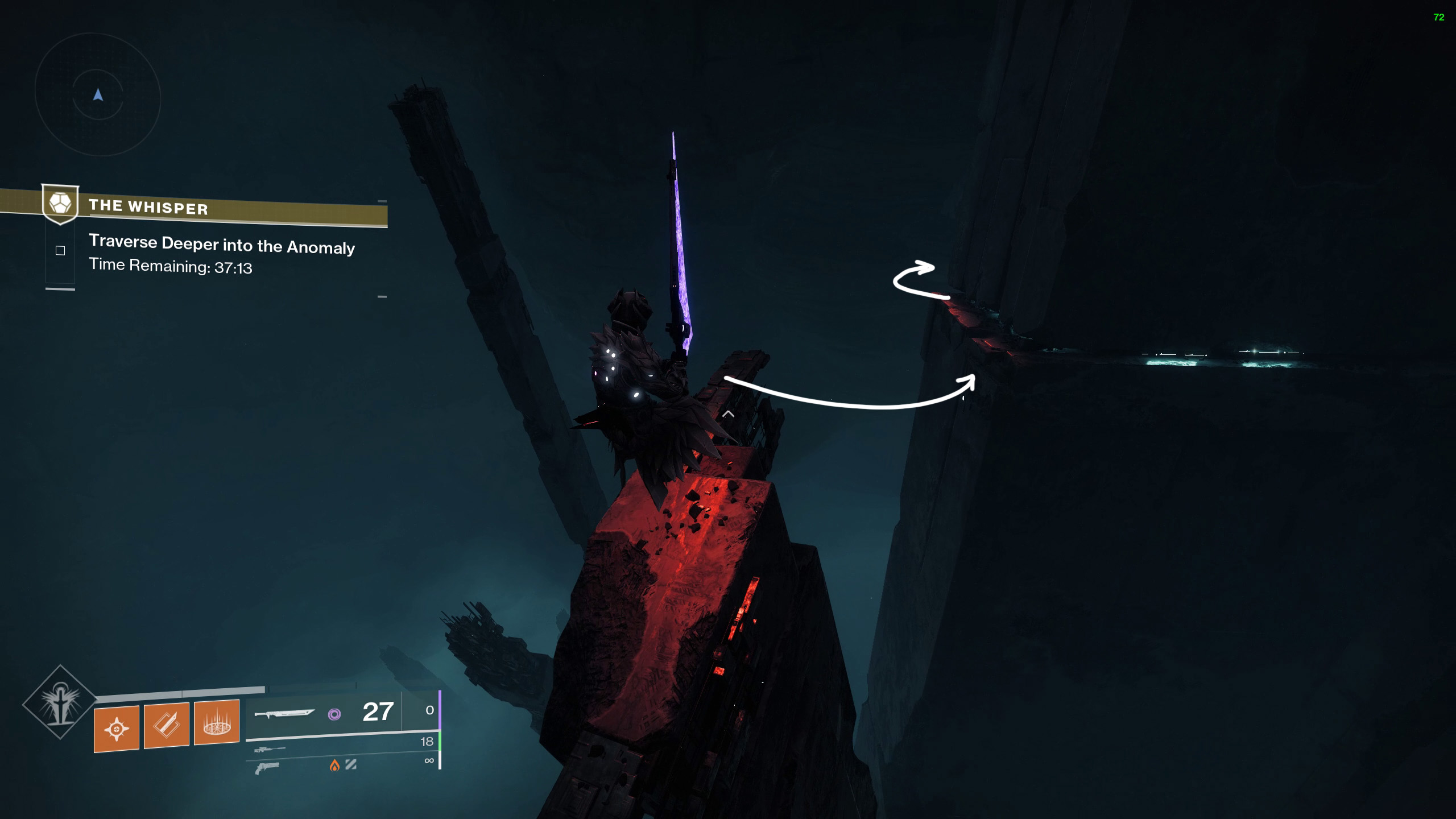The image size is (1456, 819).
Task: Click the north arrow on the compass
Action: 98,95
